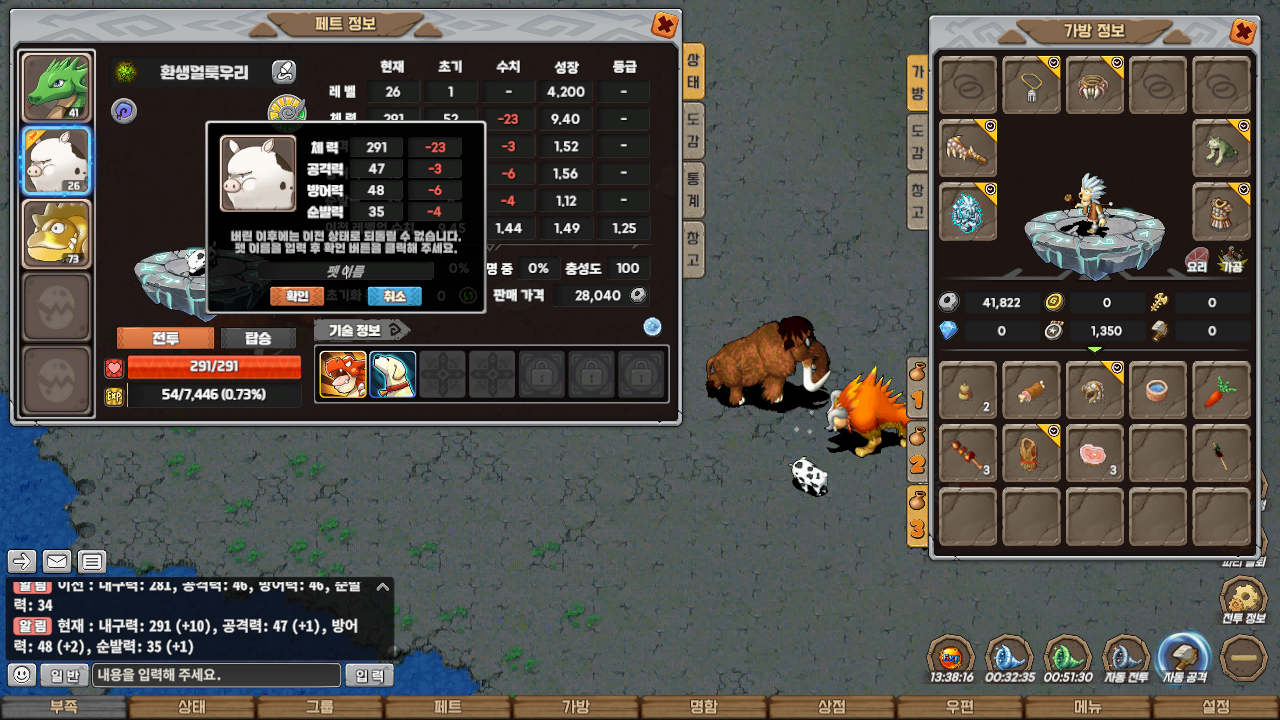This screenshot has width=1280, height=720.
Task: Toggle the 자동 공격 auto attack icon
Action: (1183, 657)
